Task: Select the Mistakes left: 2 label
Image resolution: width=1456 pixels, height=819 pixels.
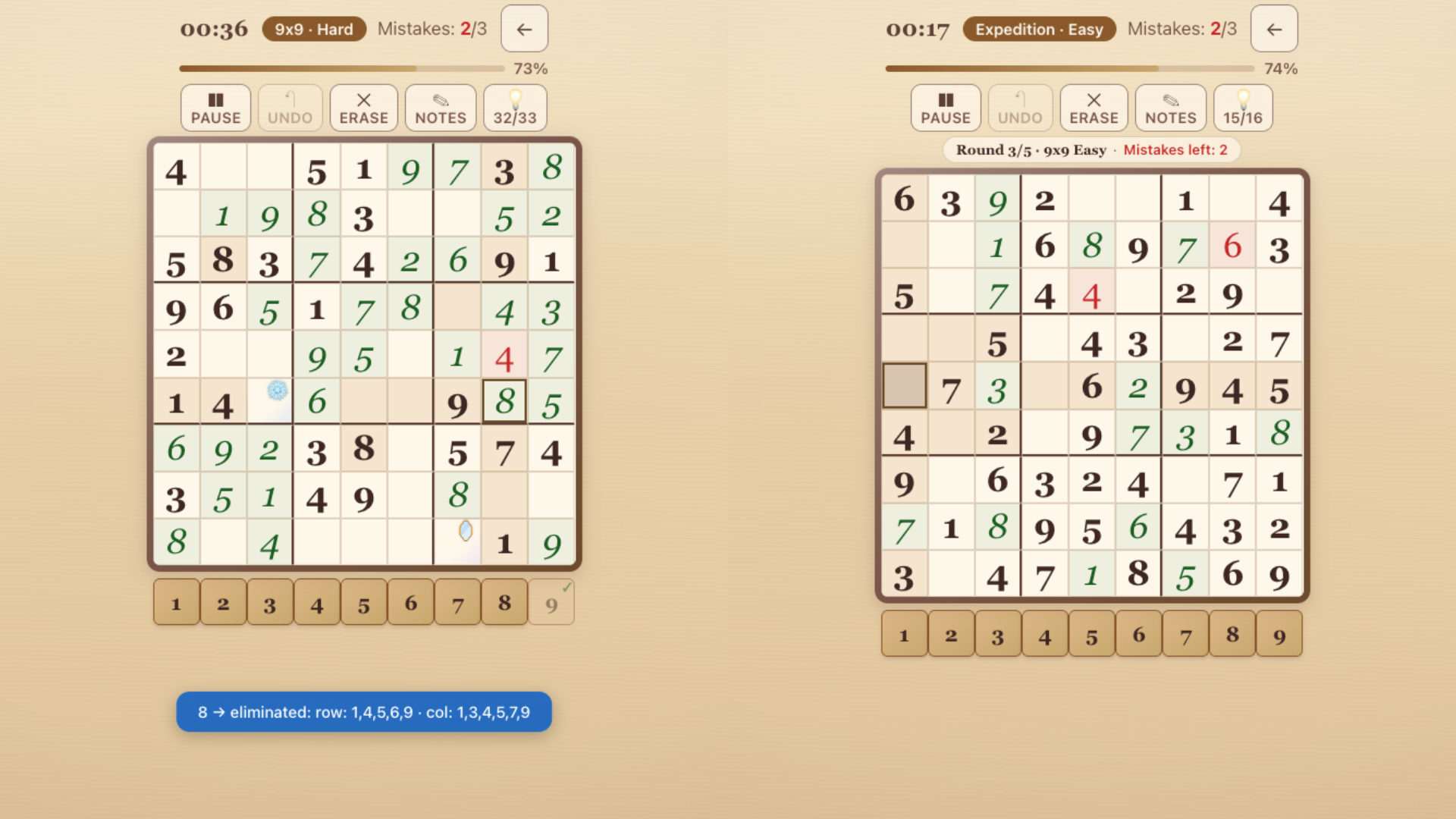Action: click(x=1176, y=149)
